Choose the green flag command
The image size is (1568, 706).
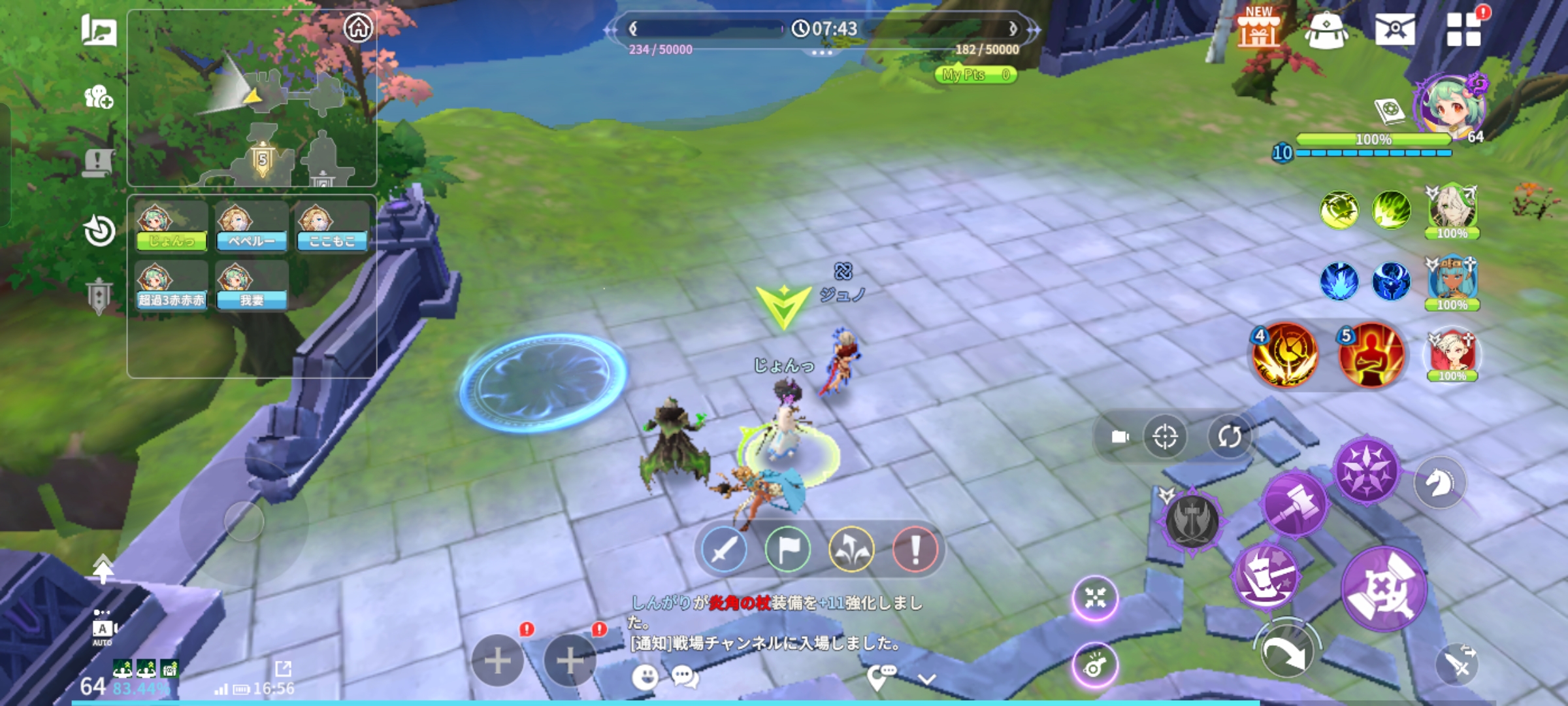point(787,549)
